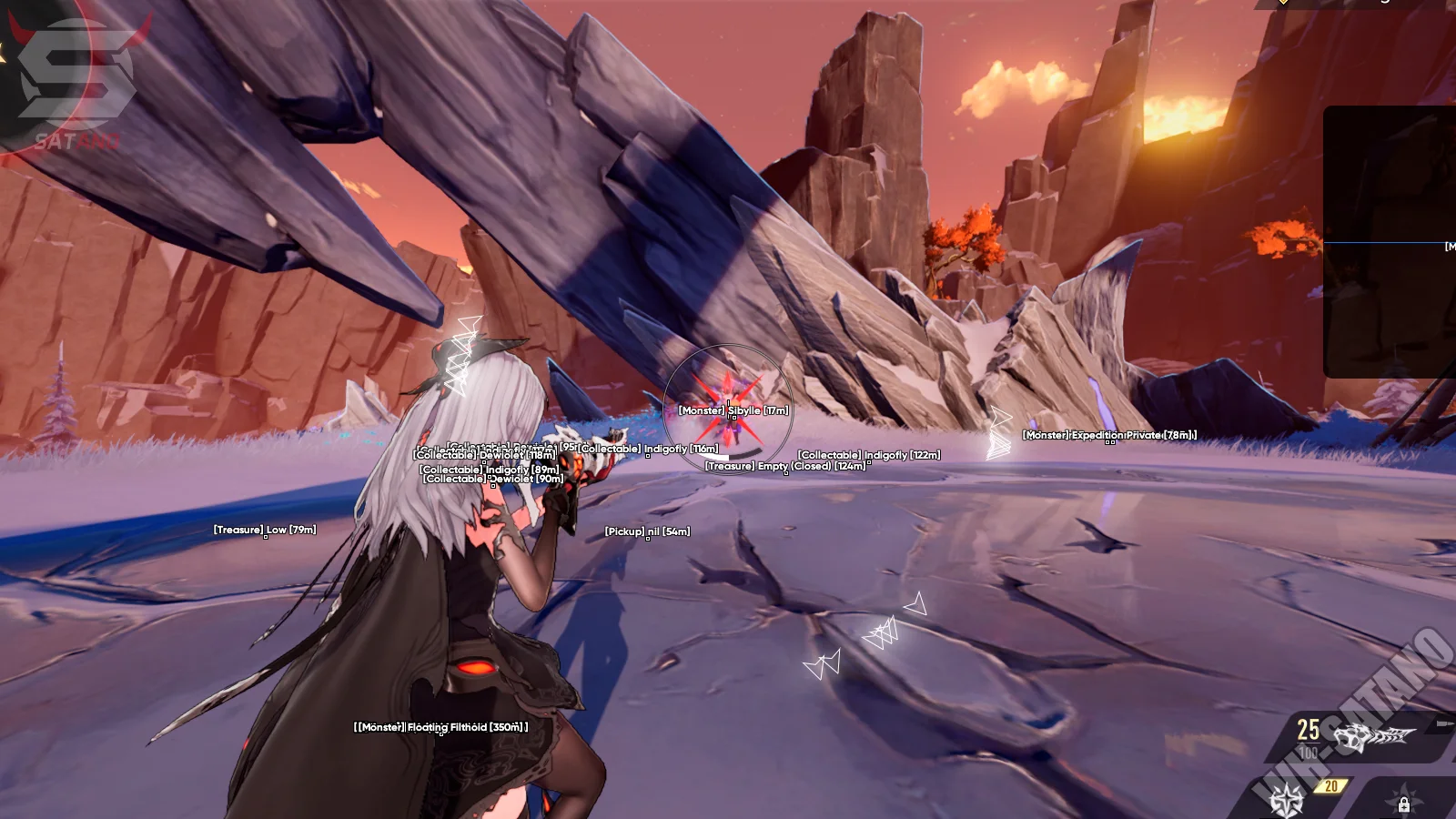Click the locked skill slot with padlock
The height and width of the screenshot is (819, 1456).
[x=1404, y=804]
